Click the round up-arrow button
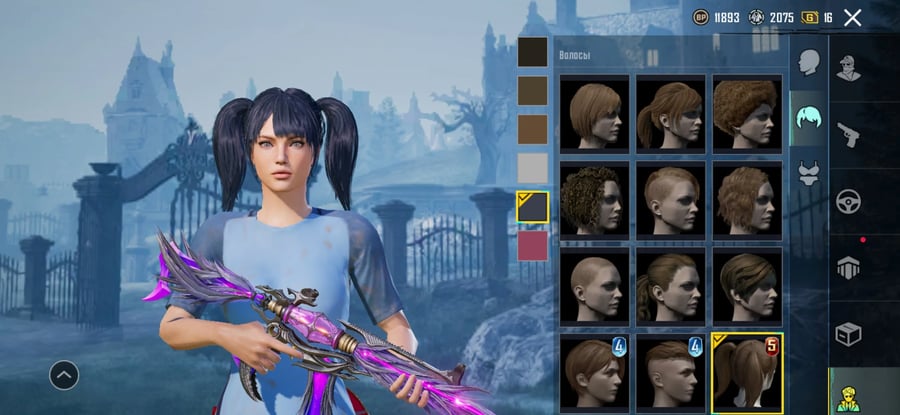 [64, 375]
